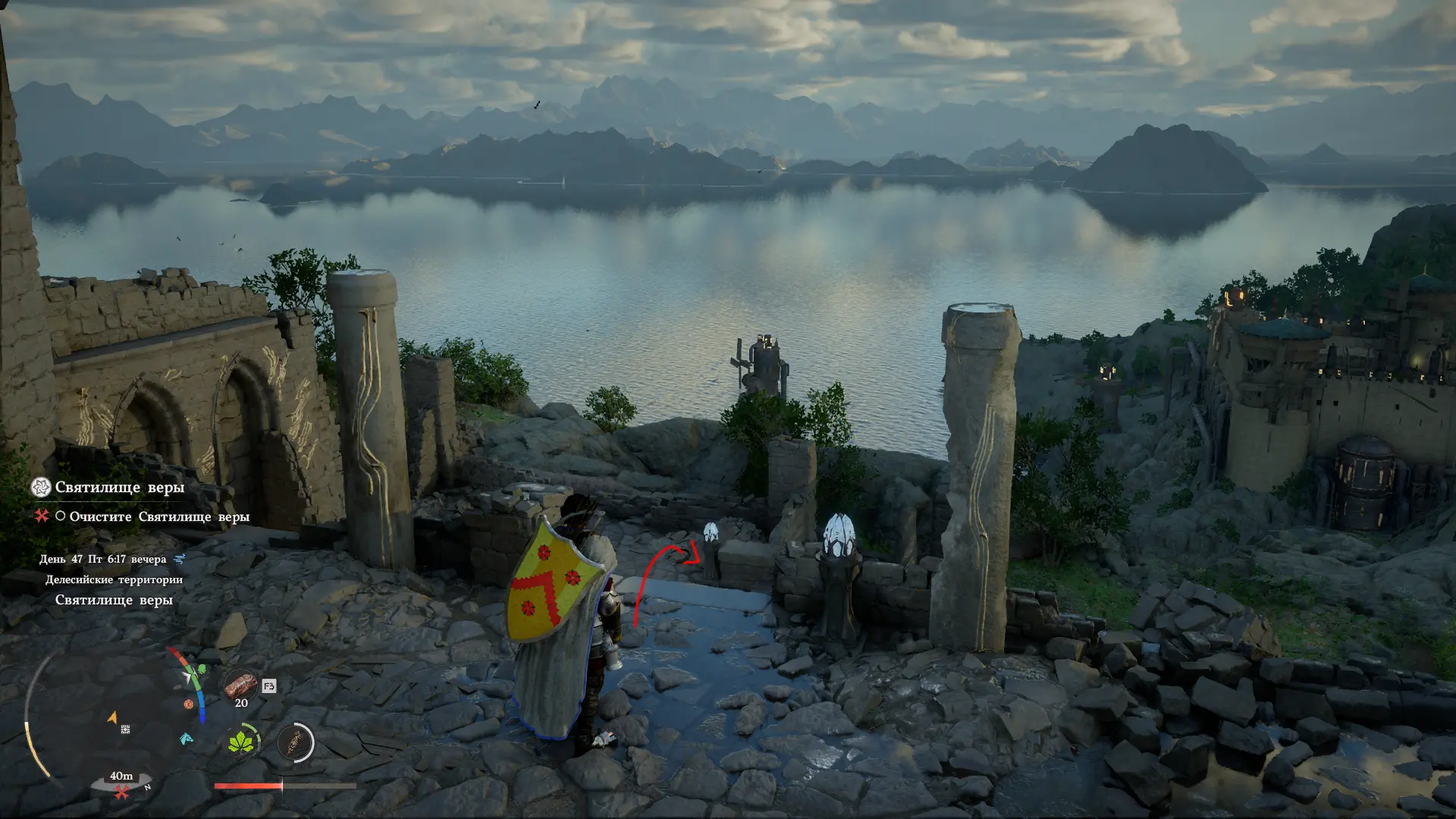Viewport: 1456px width, 819px height.
Task: Click the orange round marker on minimap
Action: click(x=188, y=704)
